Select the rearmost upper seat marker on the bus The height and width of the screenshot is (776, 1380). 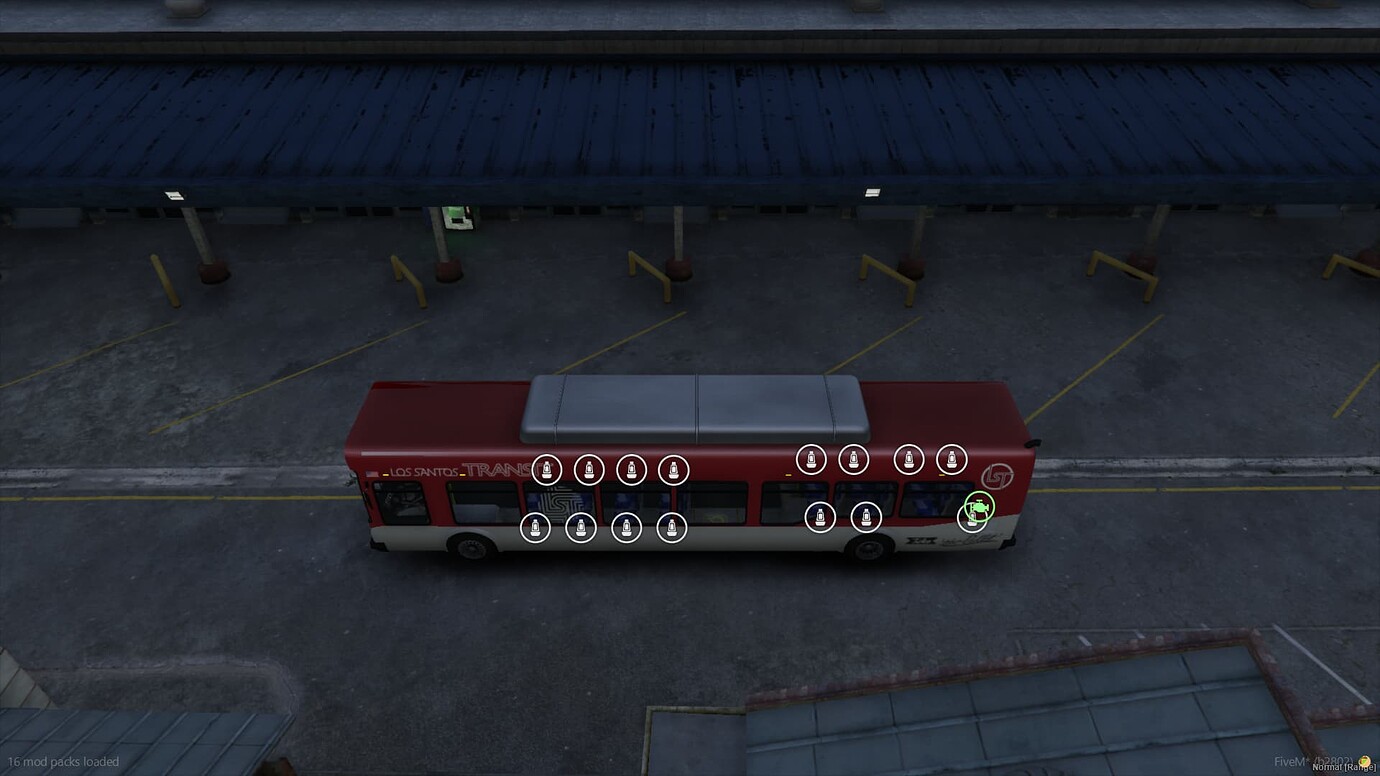950,458
